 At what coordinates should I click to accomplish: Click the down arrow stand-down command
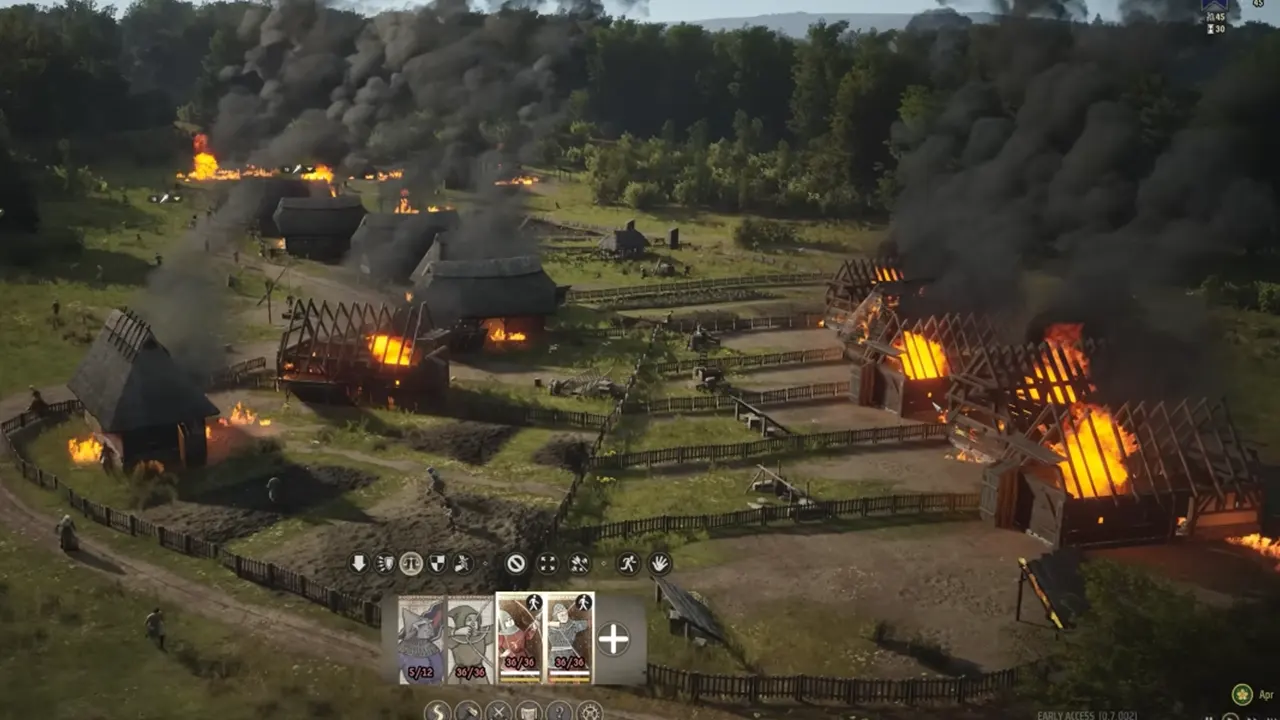click(x=359, y=563)
